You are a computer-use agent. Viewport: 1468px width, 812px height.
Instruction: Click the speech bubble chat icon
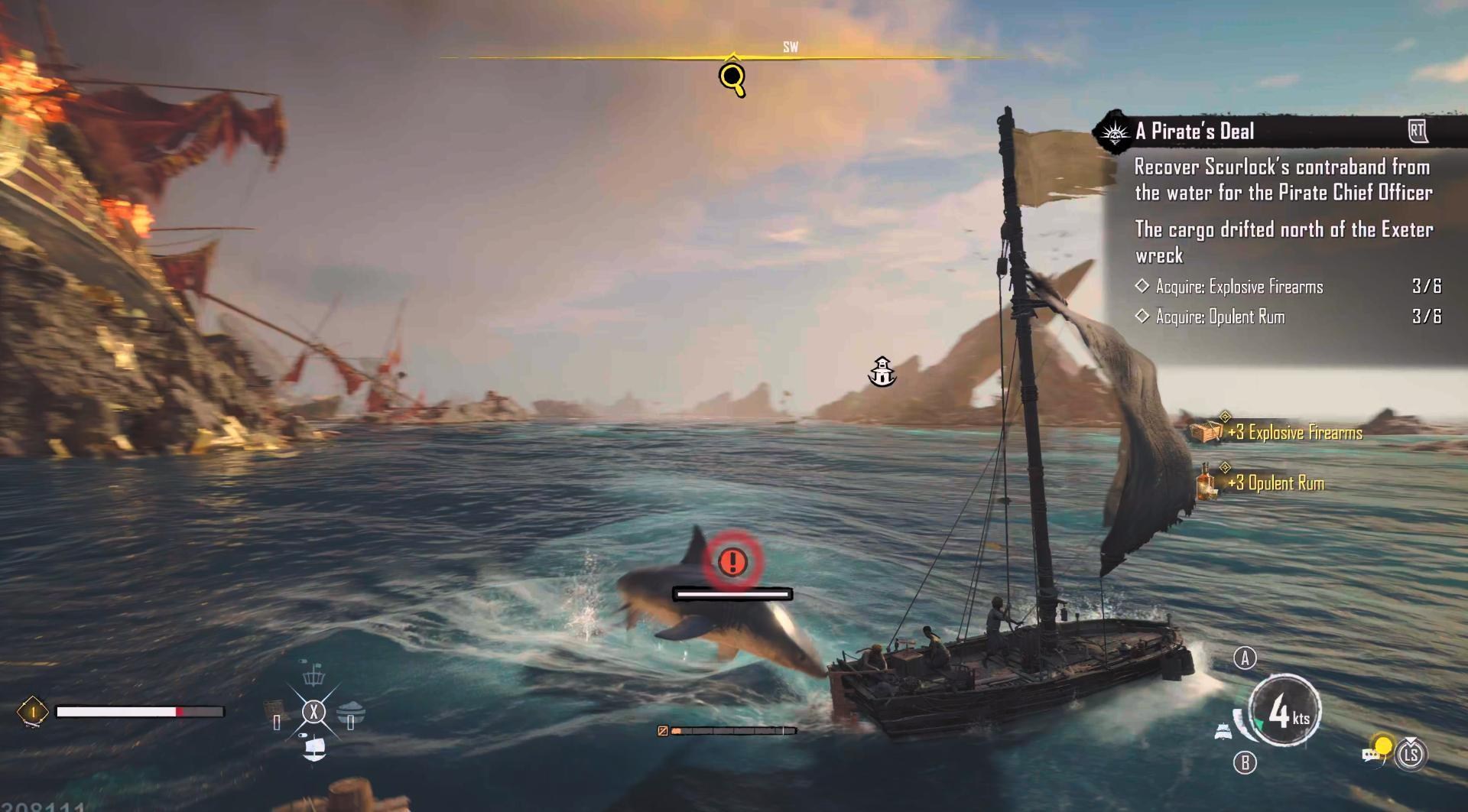coord(1370,755)
